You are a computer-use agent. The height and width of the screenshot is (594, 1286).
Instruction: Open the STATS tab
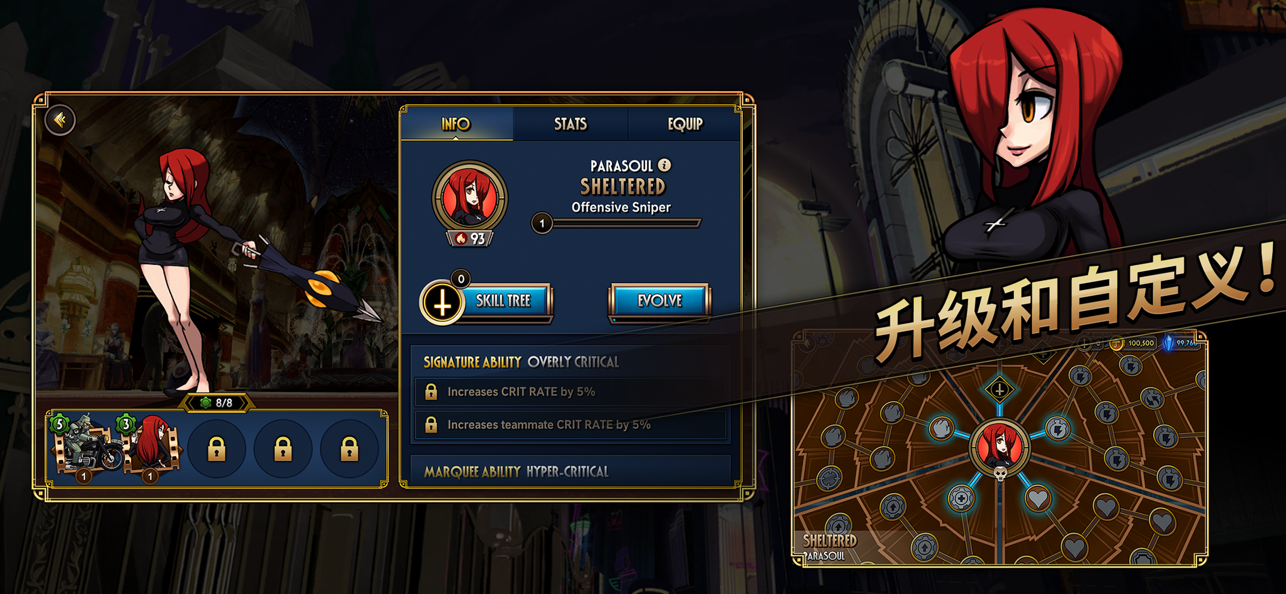point(570,124)
